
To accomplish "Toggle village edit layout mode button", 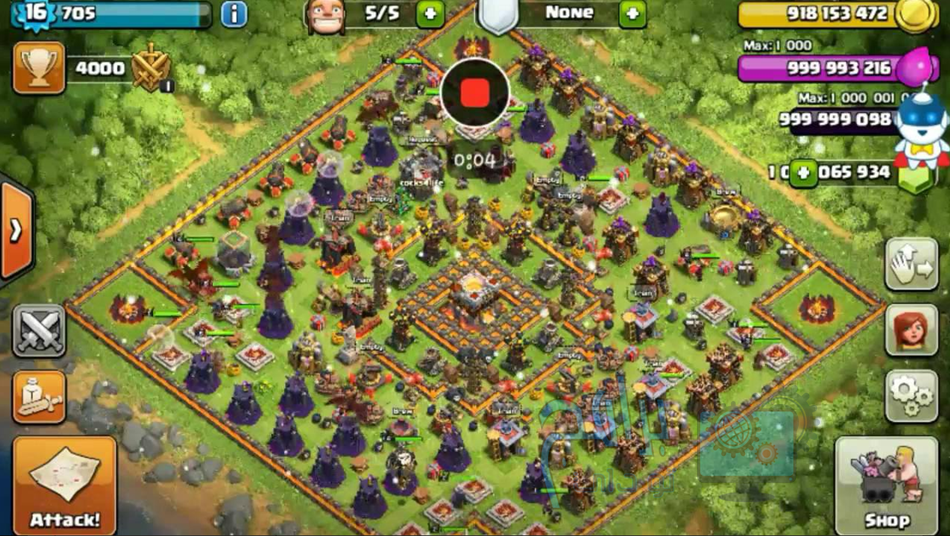I will pyautogui.click(x=911, y=264).
